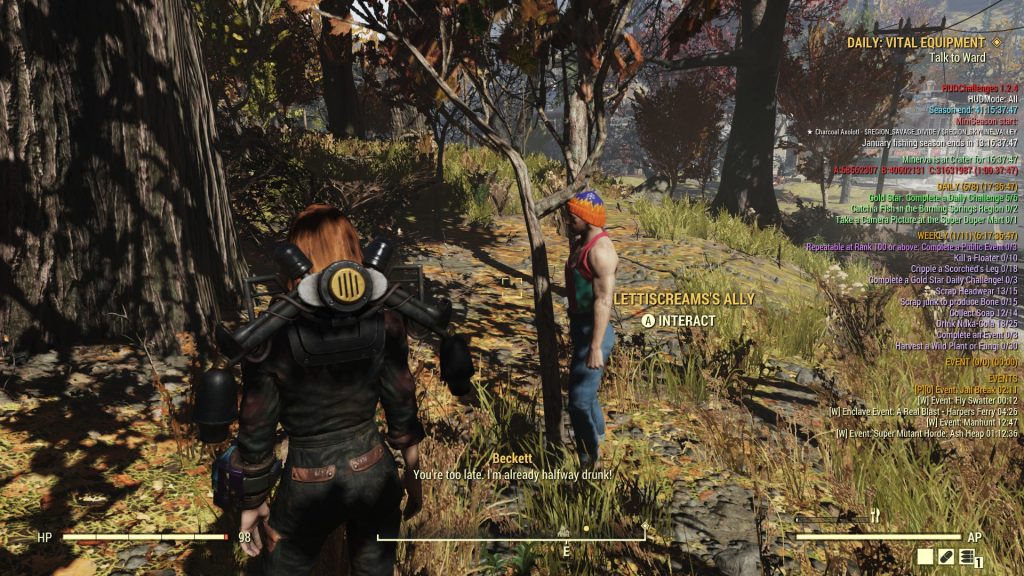Open the WEEKLY challenges header
Screen dimensions: 1024x576
coord(972,235)
